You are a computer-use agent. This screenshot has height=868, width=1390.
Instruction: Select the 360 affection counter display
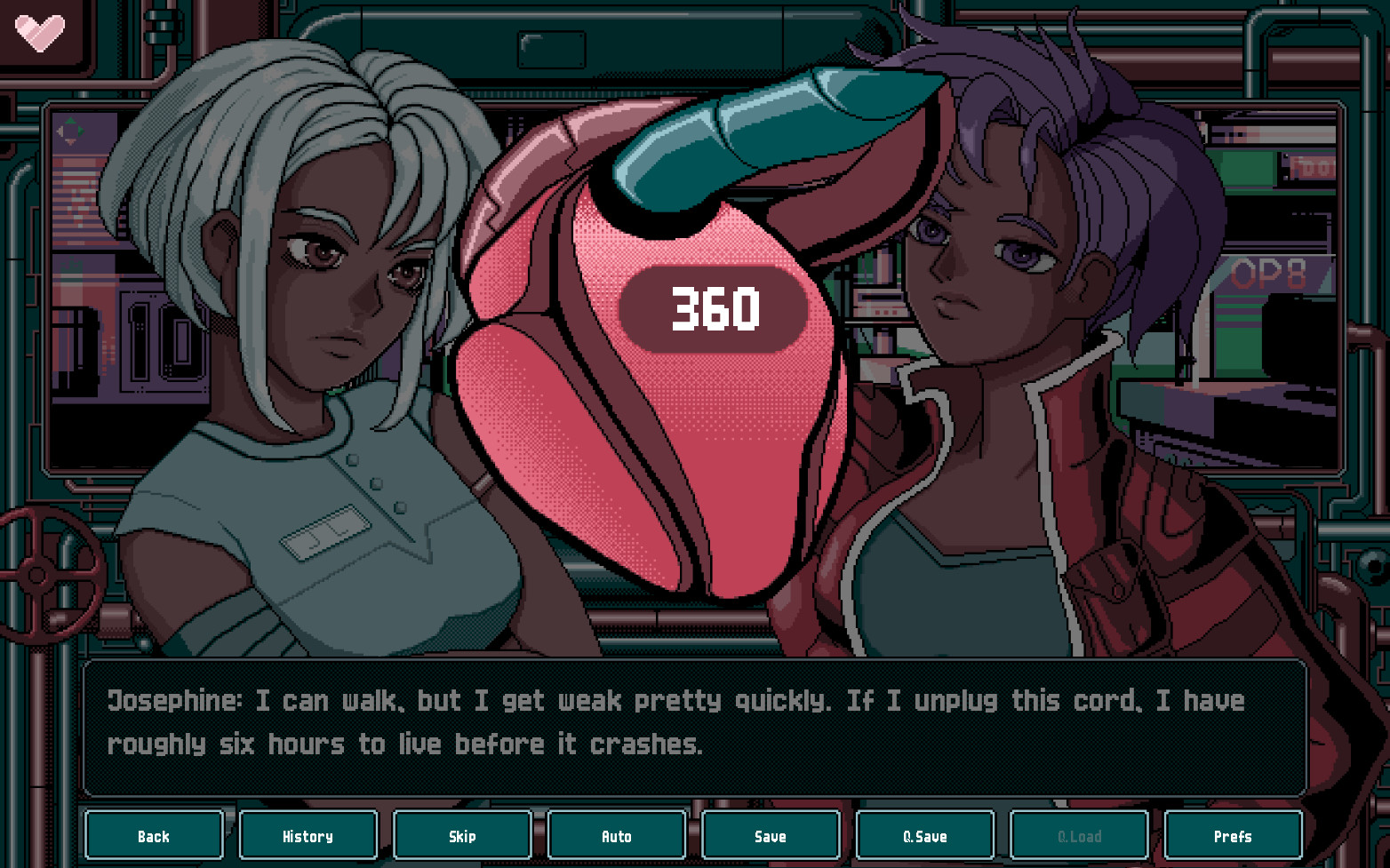(x=714, y=309)
